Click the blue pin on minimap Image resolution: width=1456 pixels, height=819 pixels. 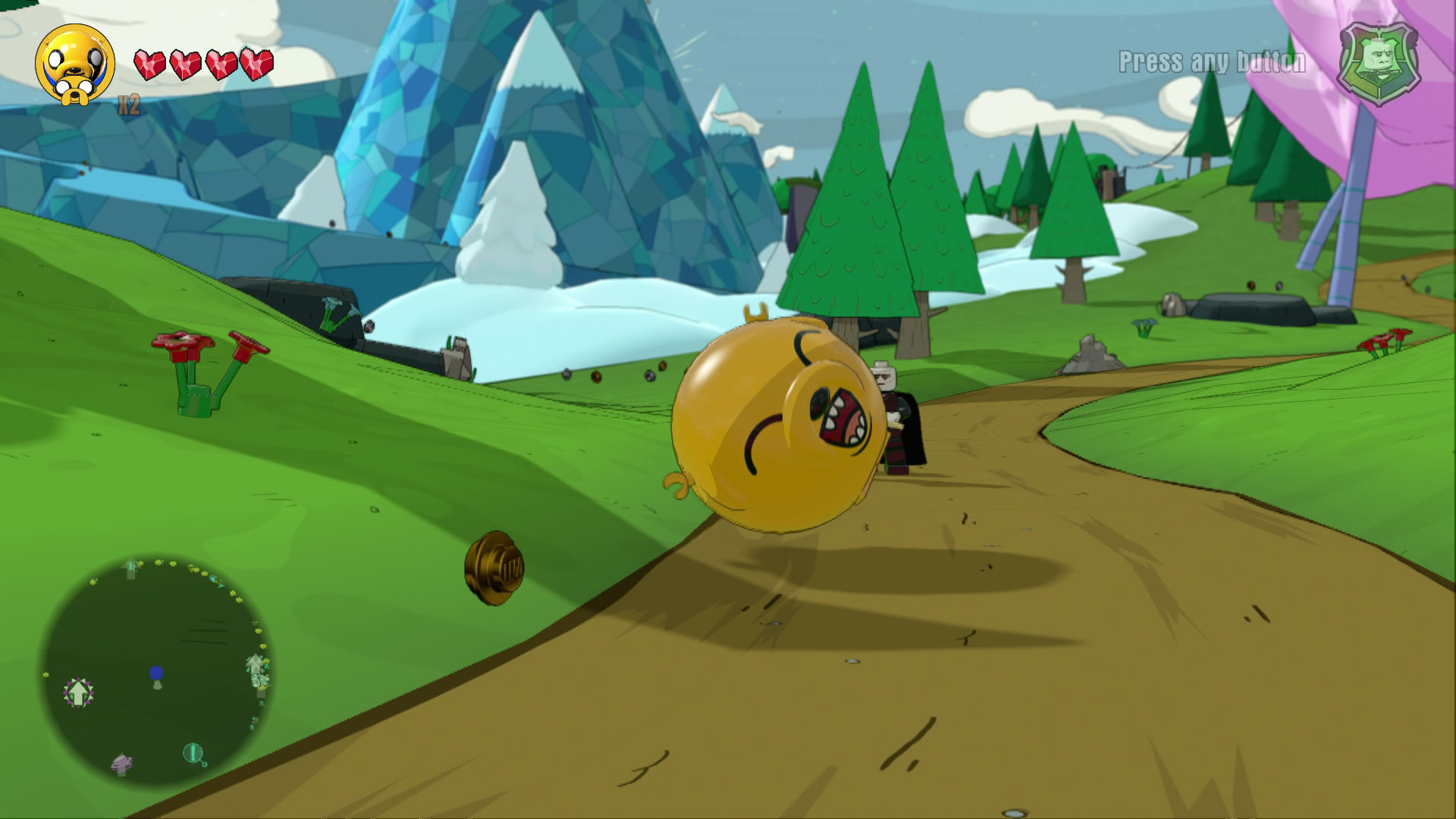156,674
